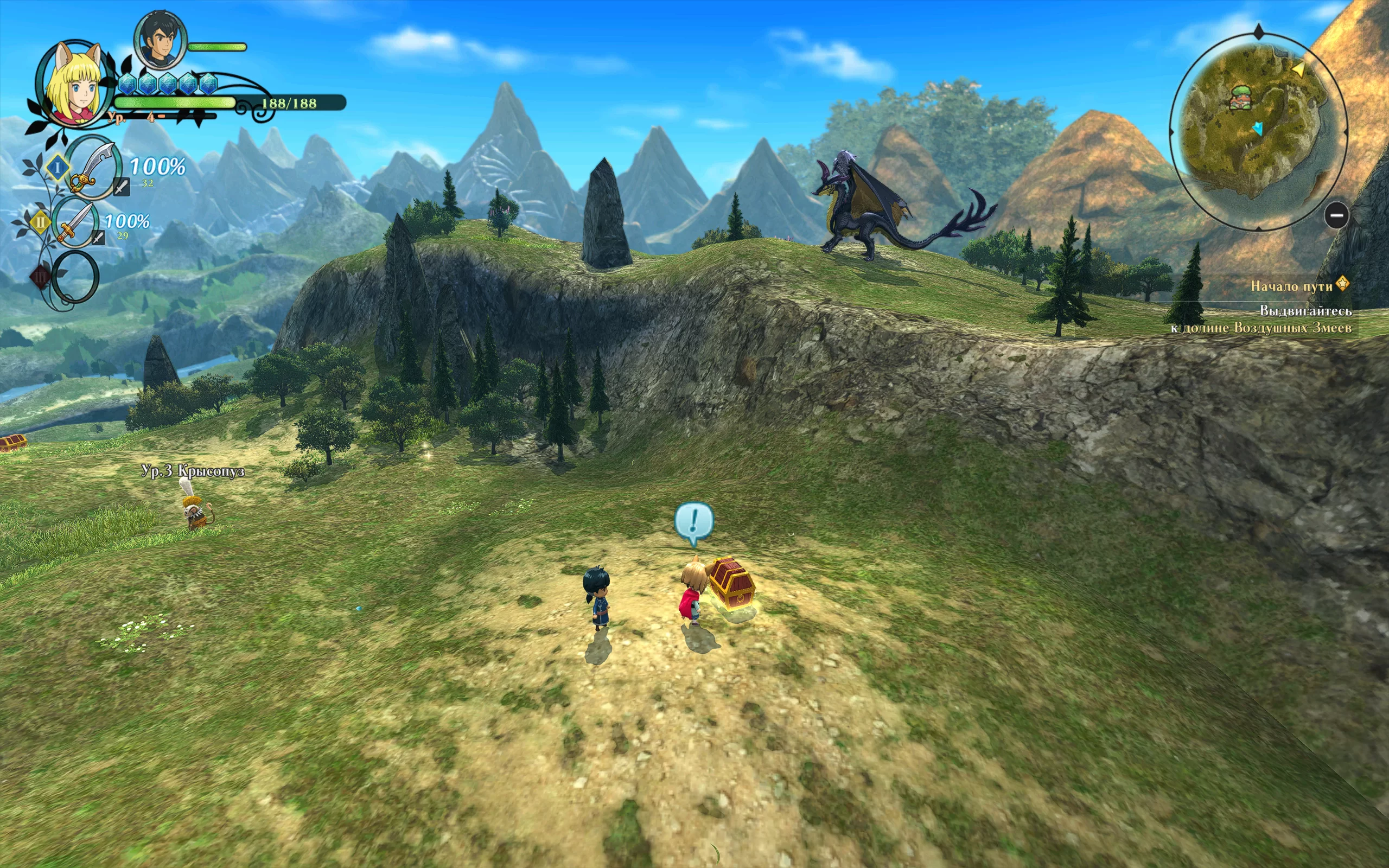Image resolution: width=1389 pixels, height=868 pixels.
Task: Switch to the dark-haired party member portrait
Action: (x=160, y=40)
